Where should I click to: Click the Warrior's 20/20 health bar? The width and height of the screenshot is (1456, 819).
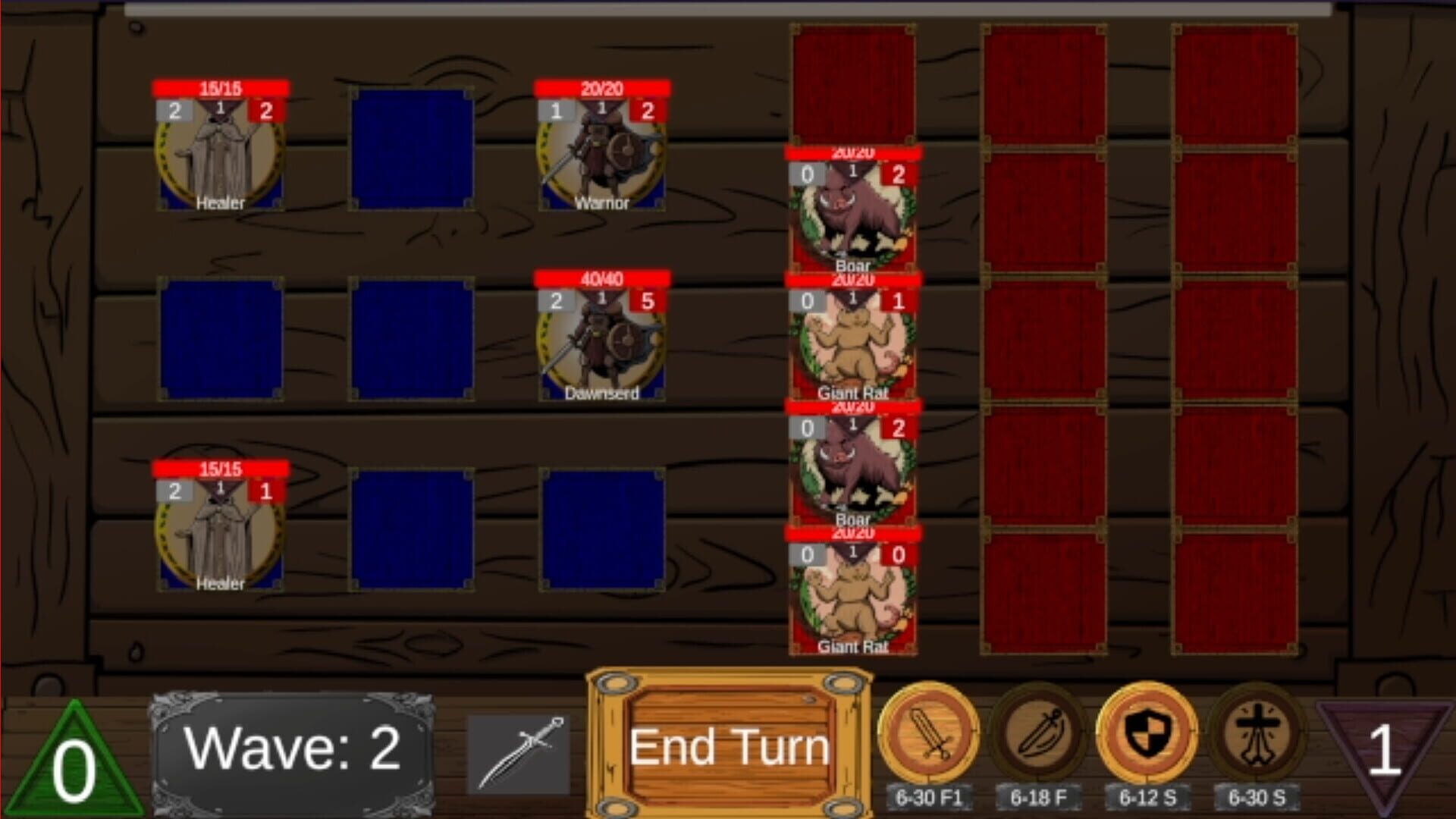pyautogui.click(x=603, y=87)
